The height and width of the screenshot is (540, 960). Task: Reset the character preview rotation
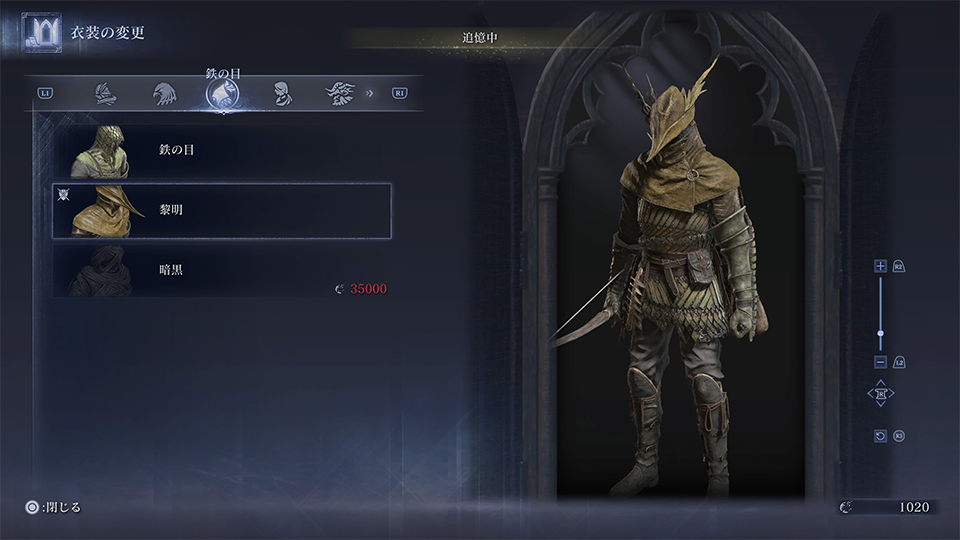880,436
